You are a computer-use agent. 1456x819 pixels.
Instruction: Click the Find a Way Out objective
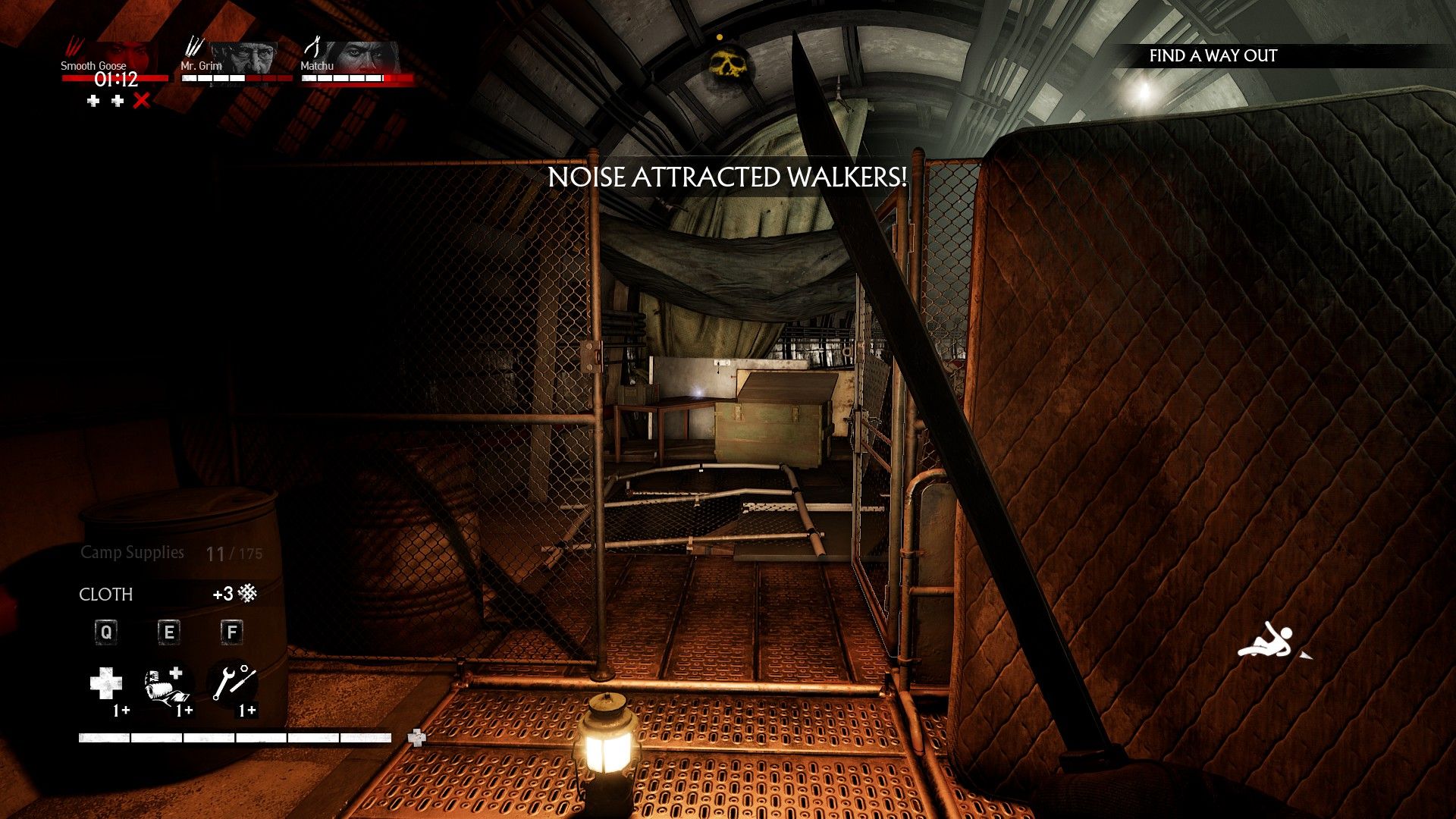(1213, 56)
